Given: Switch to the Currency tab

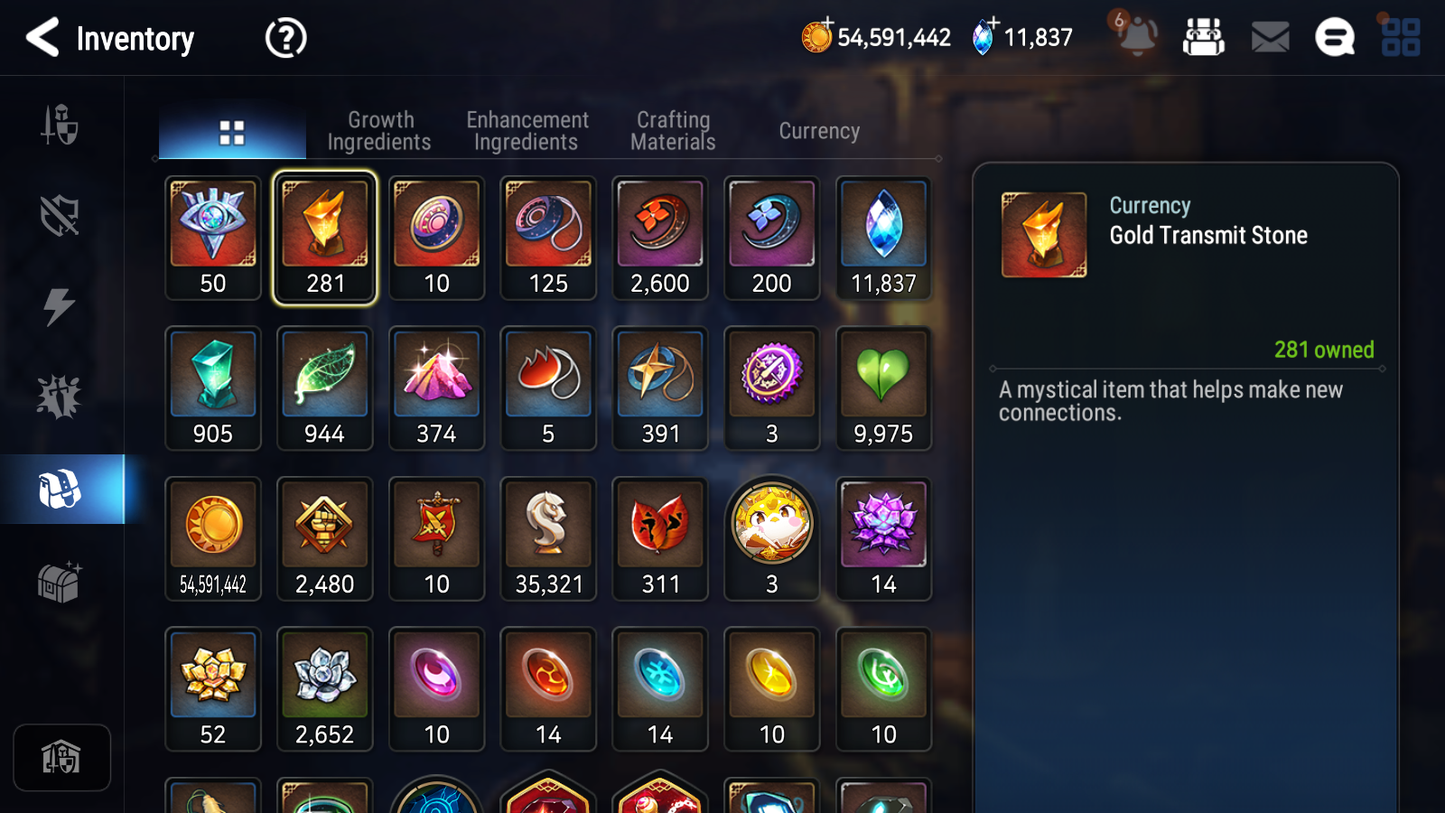Looking at the screenshot, I should pyautogui.click(x=818, y=130).
